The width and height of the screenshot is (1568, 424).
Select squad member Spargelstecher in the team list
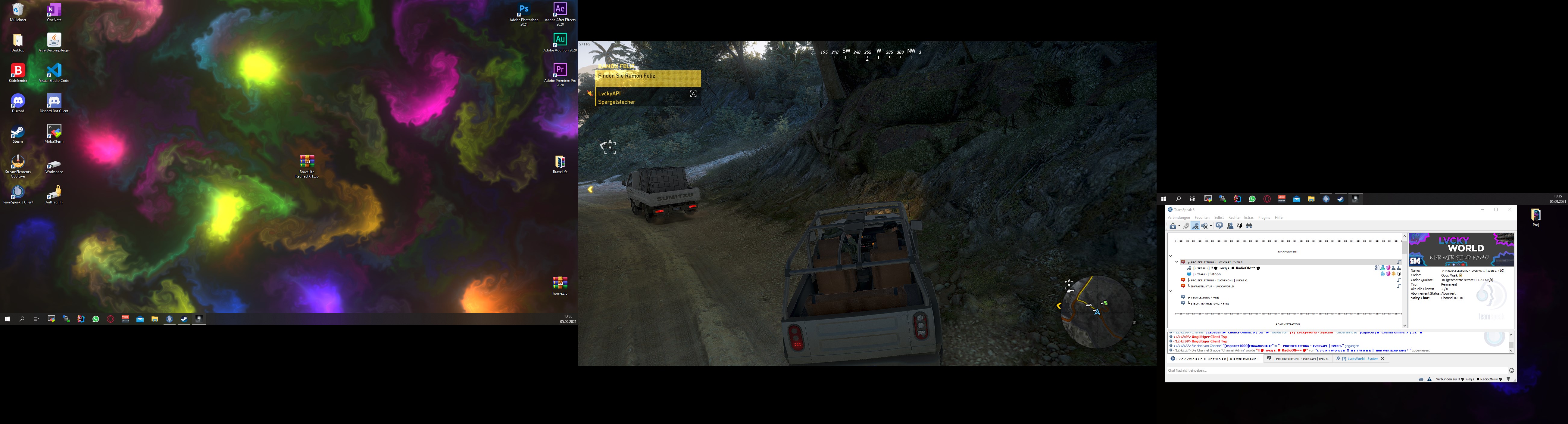pyautogui.click(x=617, y=102)
